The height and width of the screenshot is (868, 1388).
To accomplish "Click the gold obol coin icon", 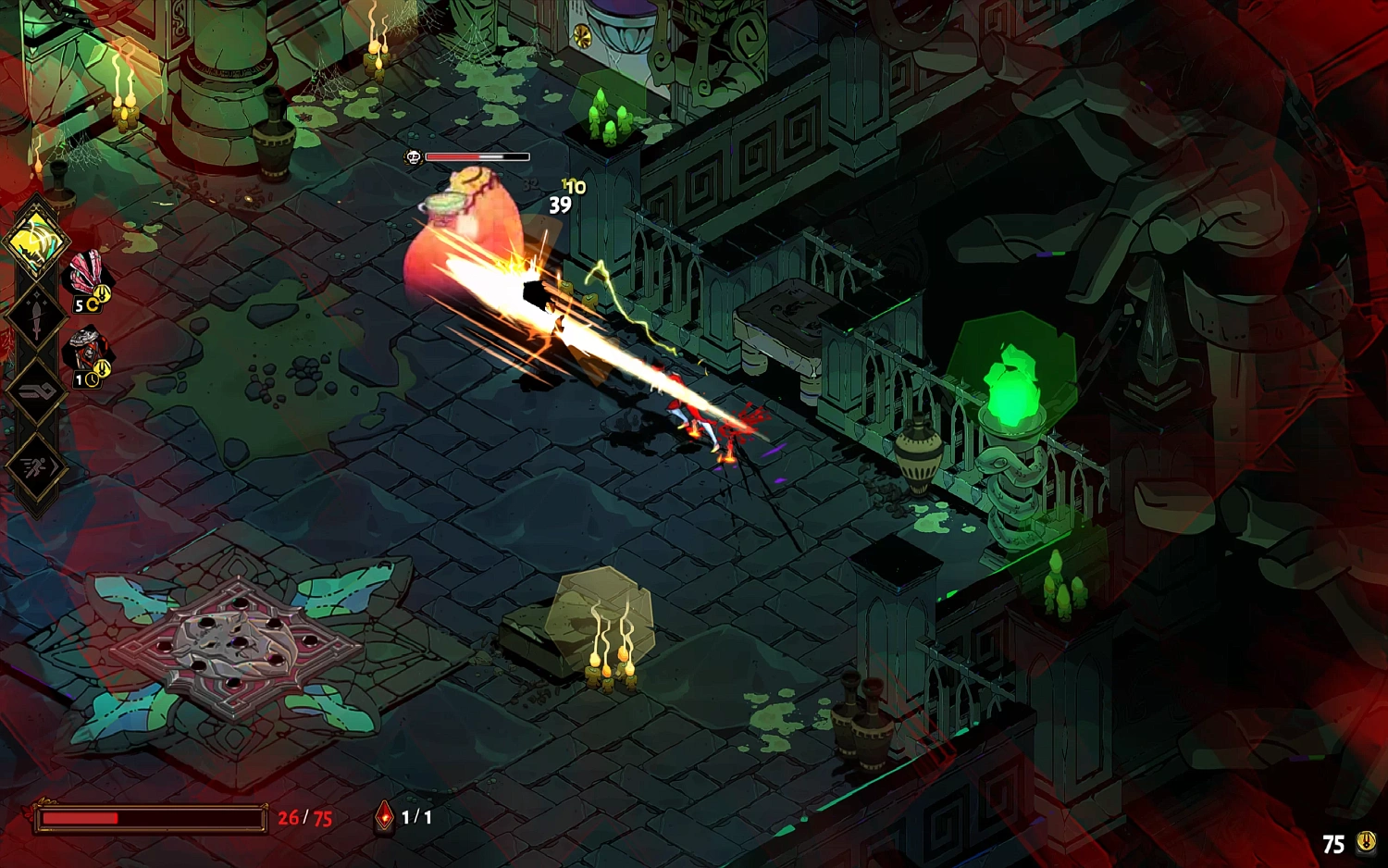I will (x=1366, y=842).
